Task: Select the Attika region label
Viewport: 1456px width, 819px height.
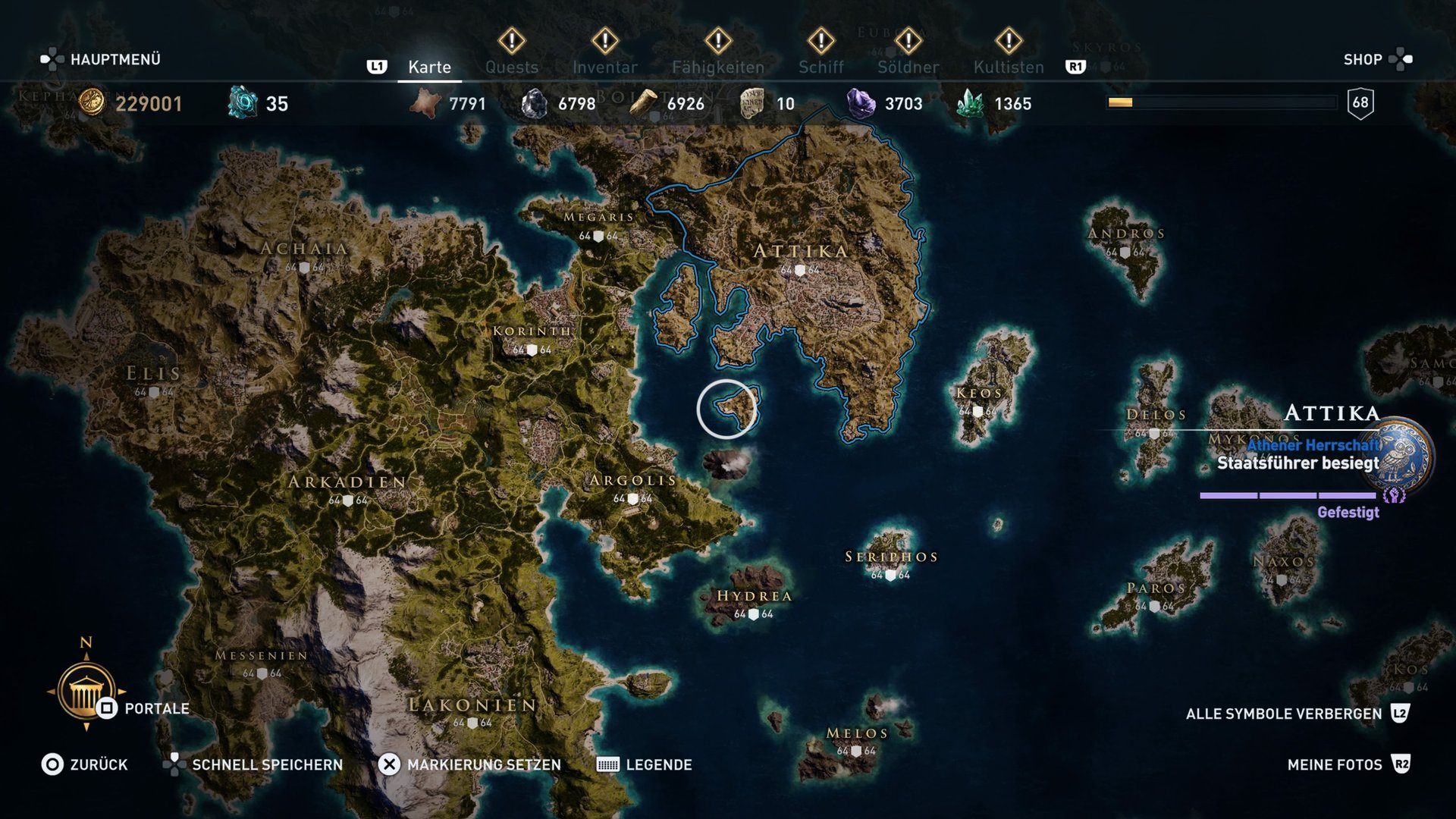Action: pos(800,251)
